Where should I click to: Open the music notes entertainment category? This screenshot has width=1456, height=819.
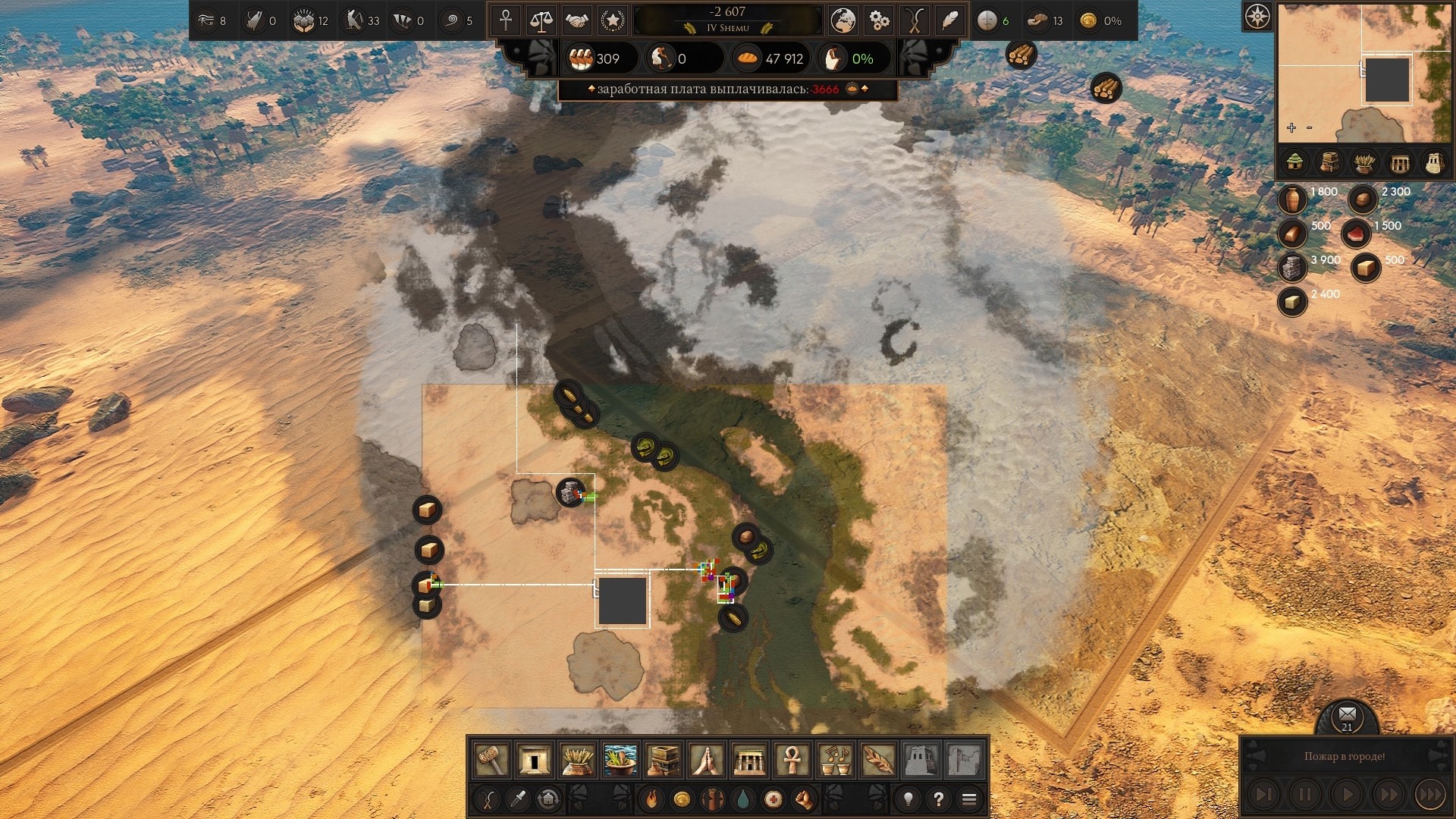pyautogui.click(x=835, y=758)
